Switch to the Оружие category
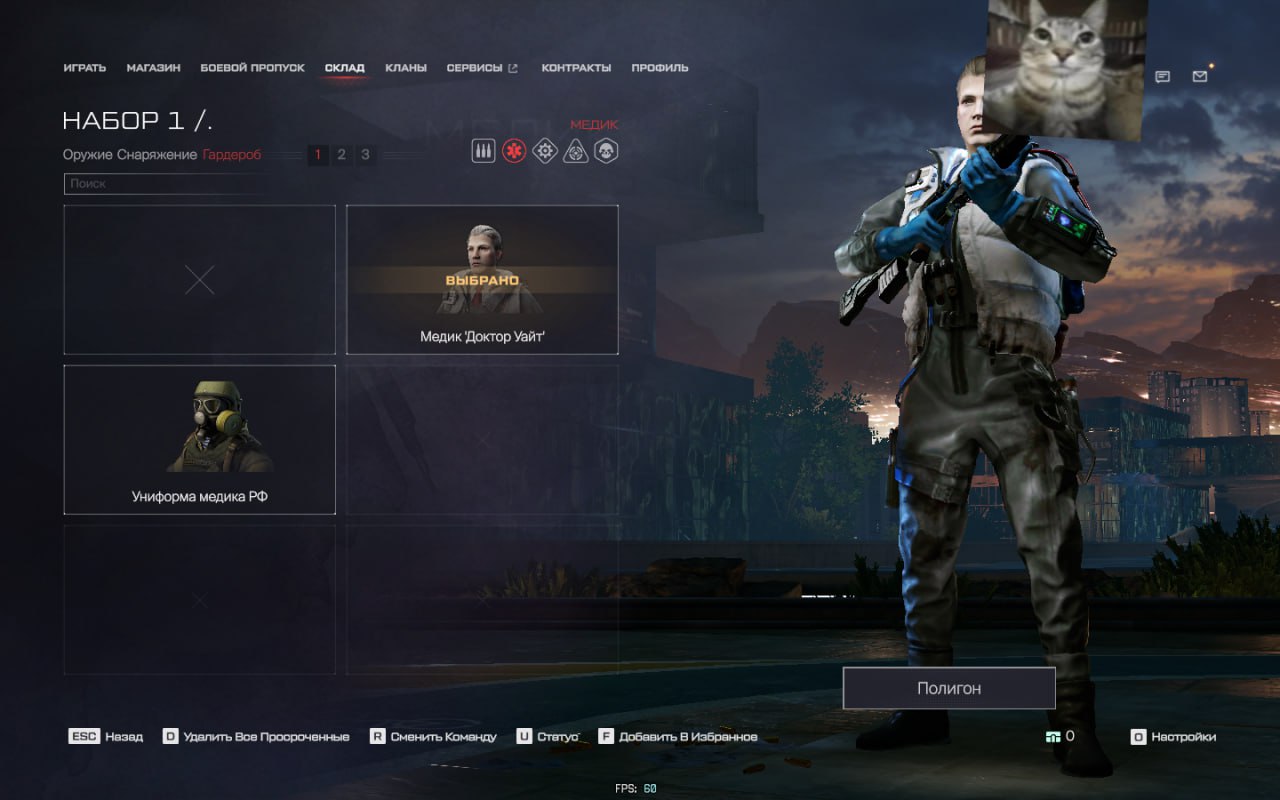 87,155
